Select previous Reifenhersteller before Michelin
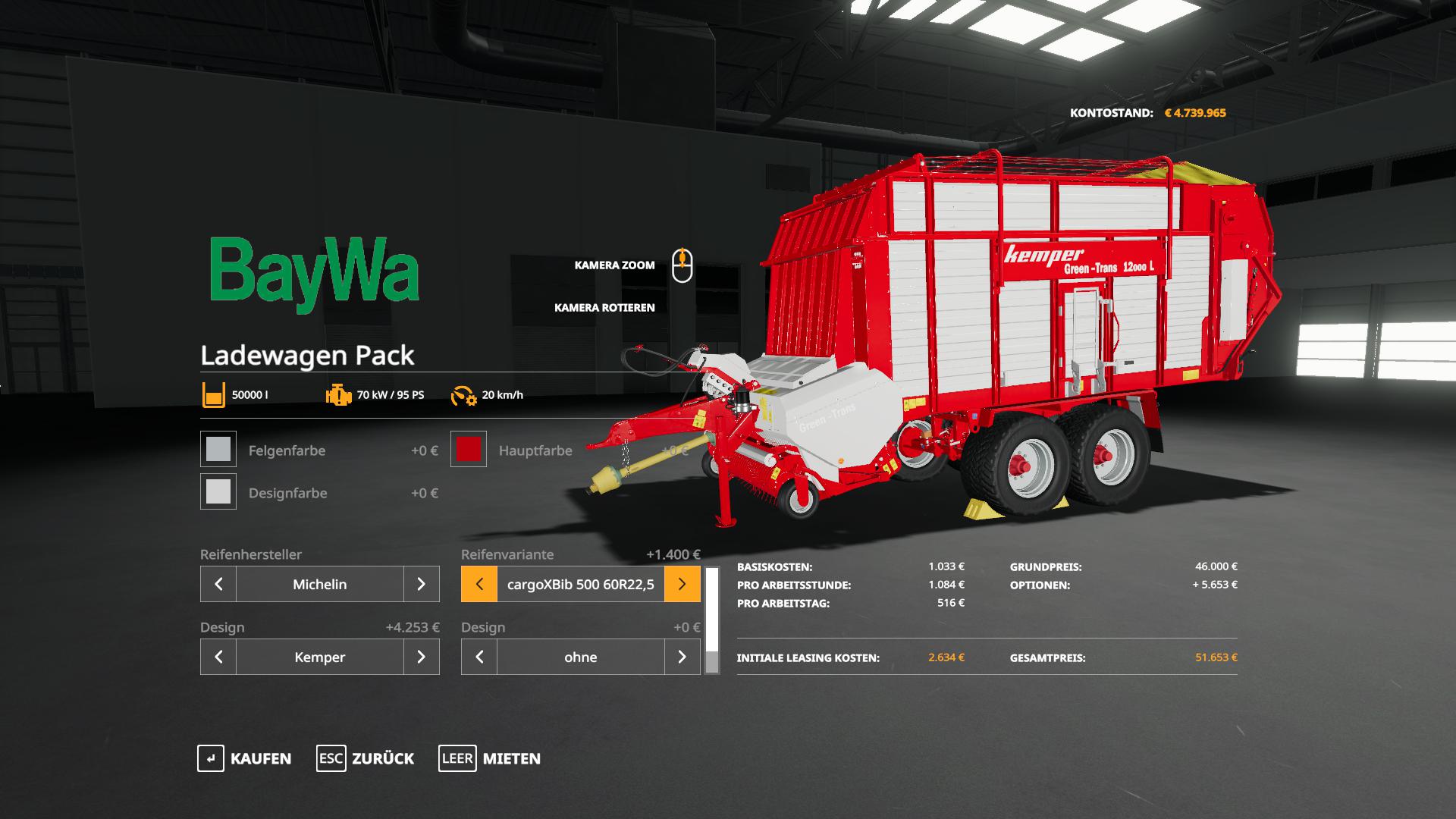This screenshot has width=1456, height=819. (218, 584)
